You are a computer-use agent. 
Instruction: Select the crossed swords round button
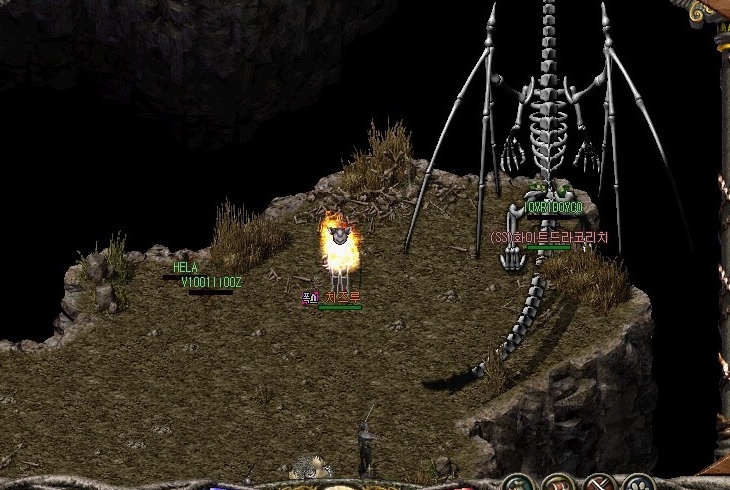pos(598,484)
